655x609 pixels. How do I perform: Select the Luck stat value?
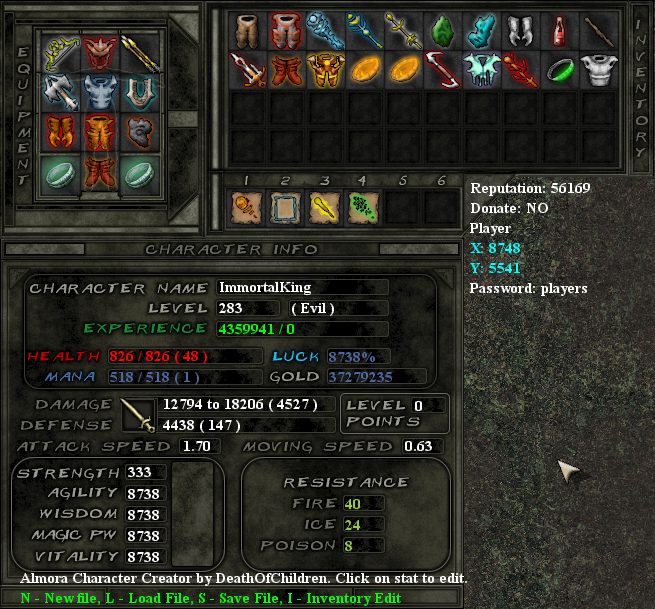(375, 356)
